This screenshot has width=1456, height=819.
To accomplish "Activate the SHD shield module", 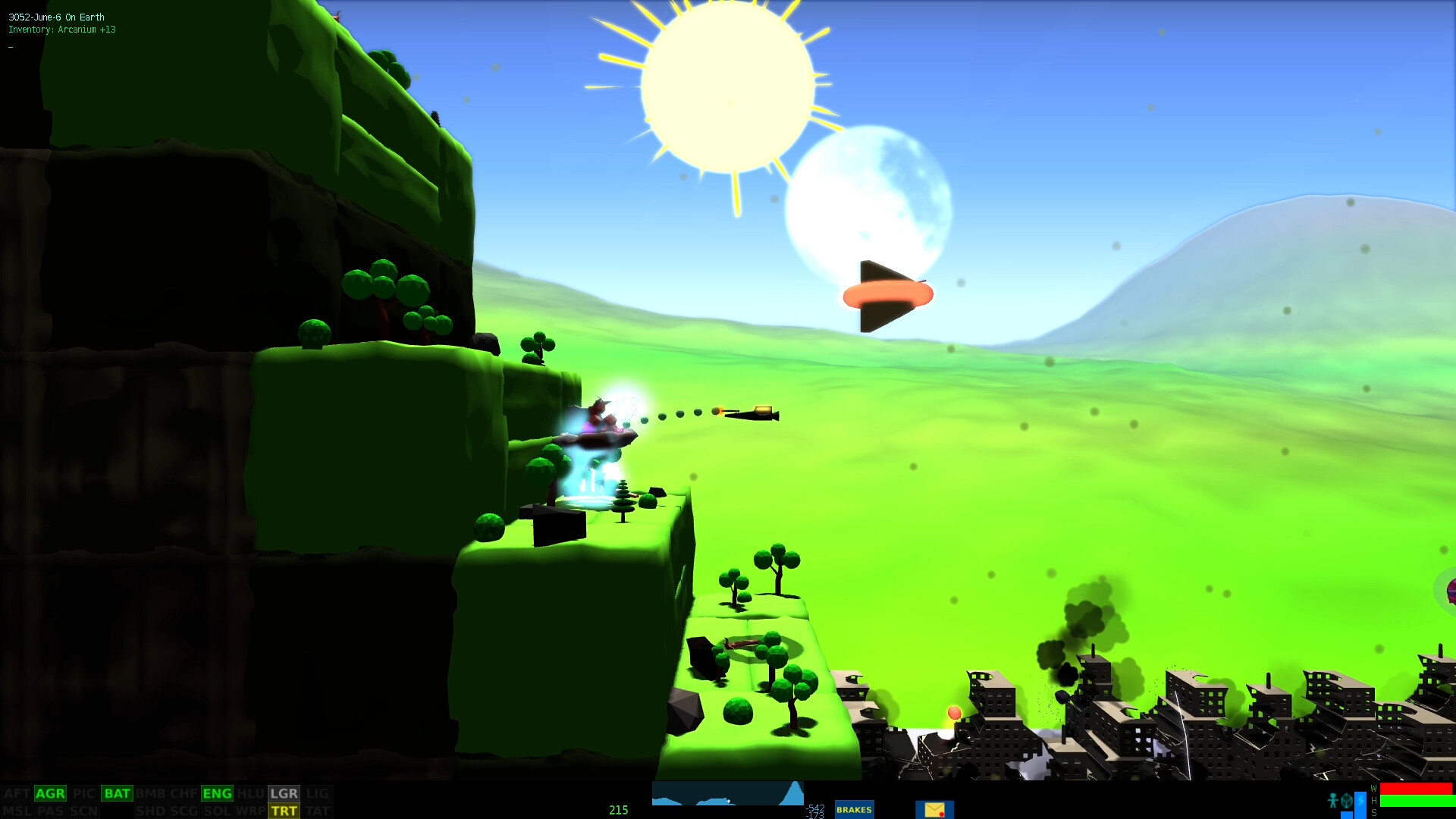I will [152, 811].
